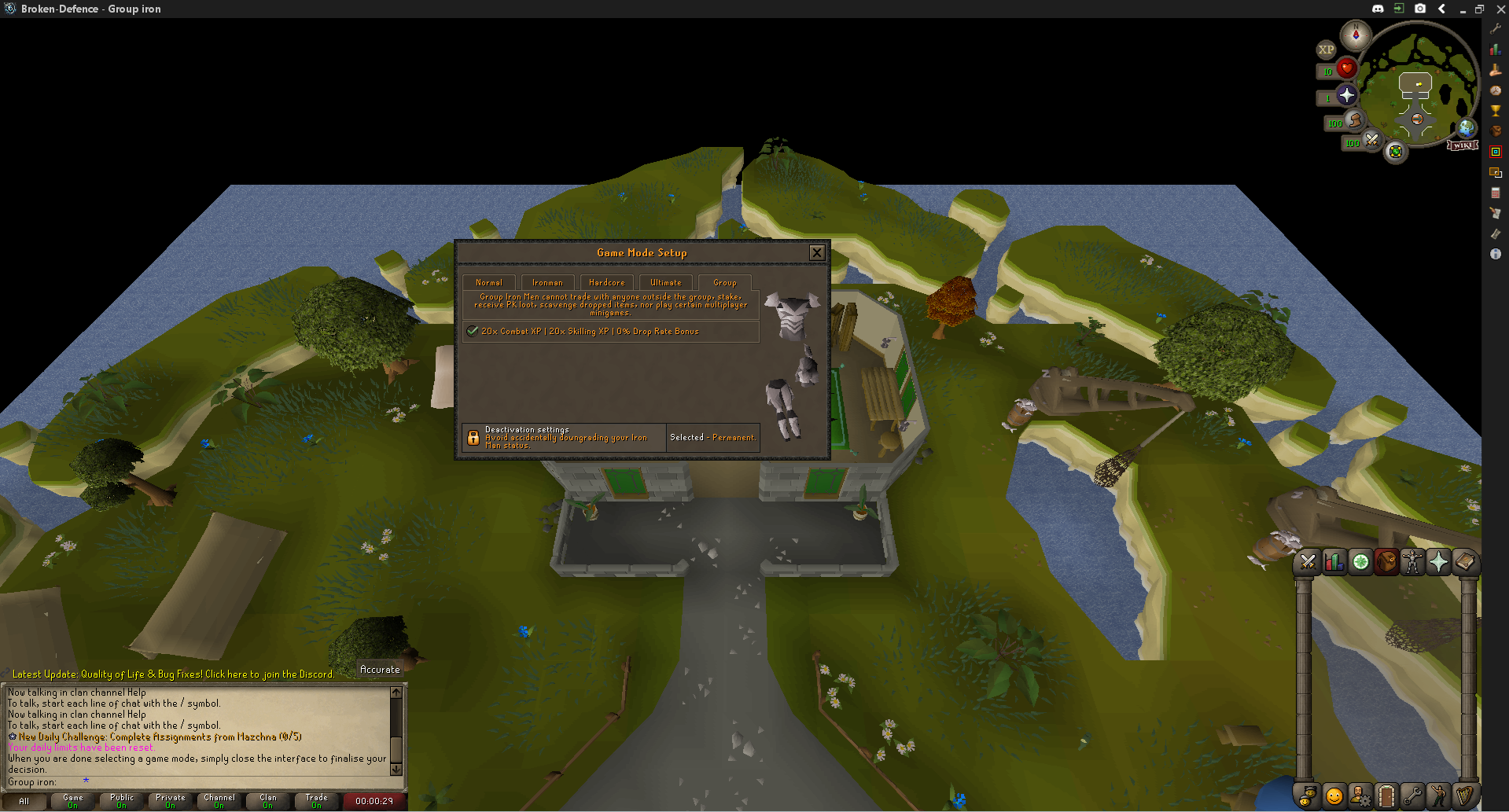Open the Emotes tab
Viewport: 1509px width, 812px height.
coord(1438,796)
